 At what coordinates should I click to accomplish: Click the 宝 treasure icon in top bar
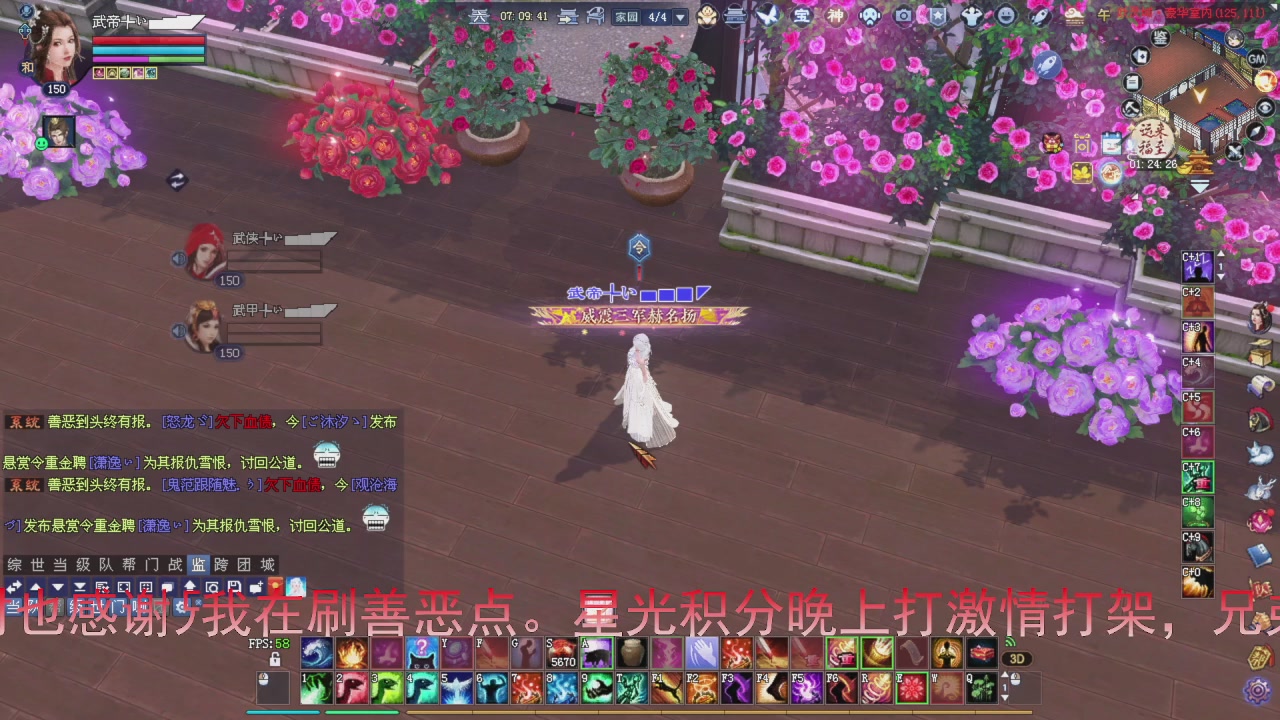coord(803,16)
